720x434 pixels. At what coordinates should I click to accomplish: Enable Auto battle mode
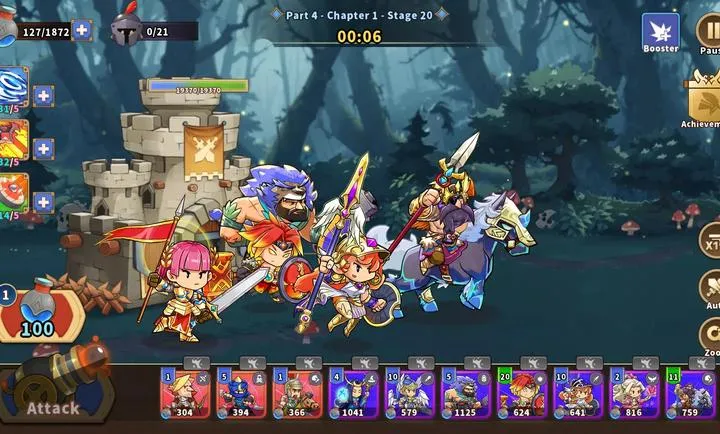[710, 289]
